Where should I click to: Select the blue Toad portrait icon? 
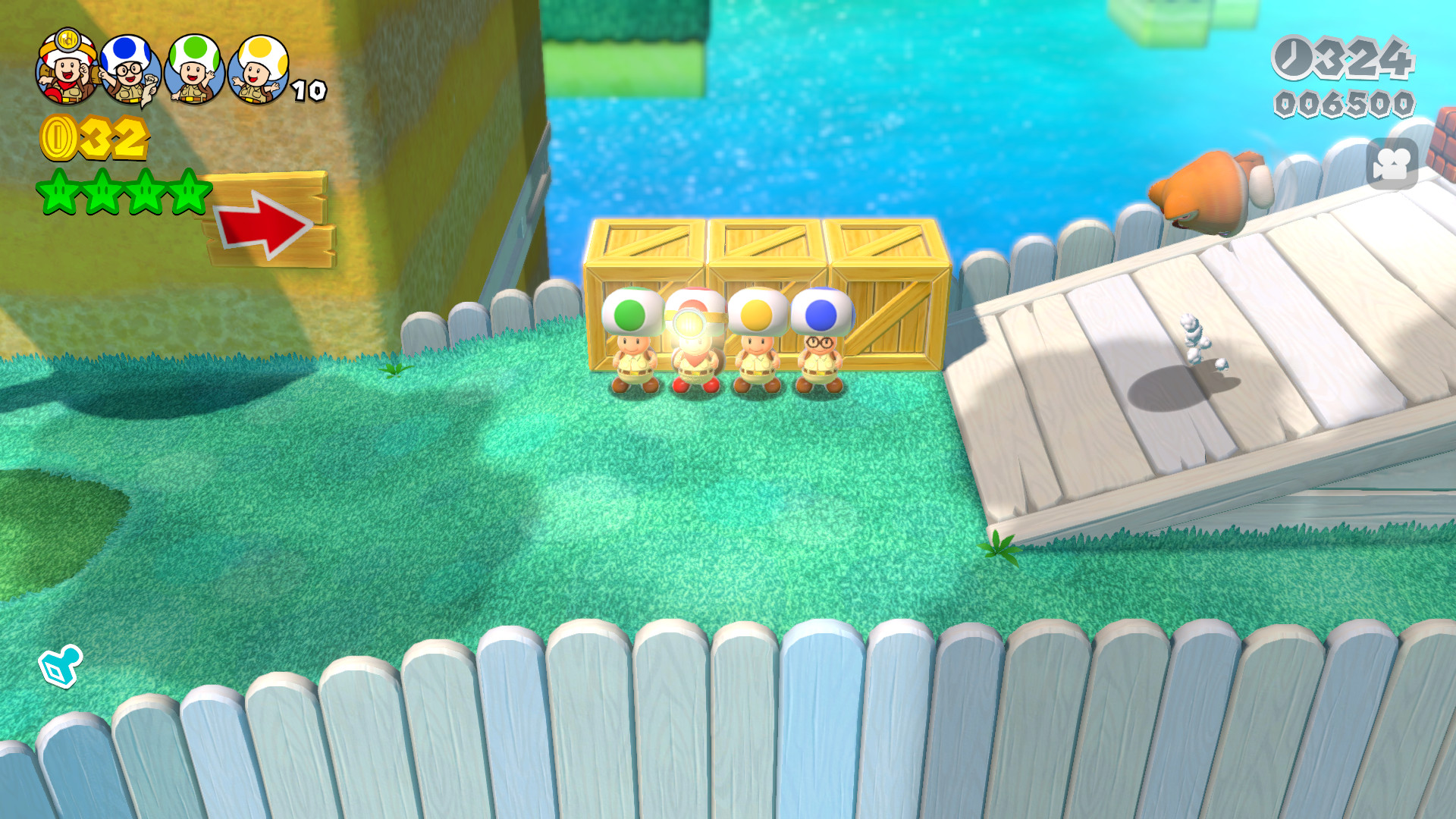(x=127, y=64)
